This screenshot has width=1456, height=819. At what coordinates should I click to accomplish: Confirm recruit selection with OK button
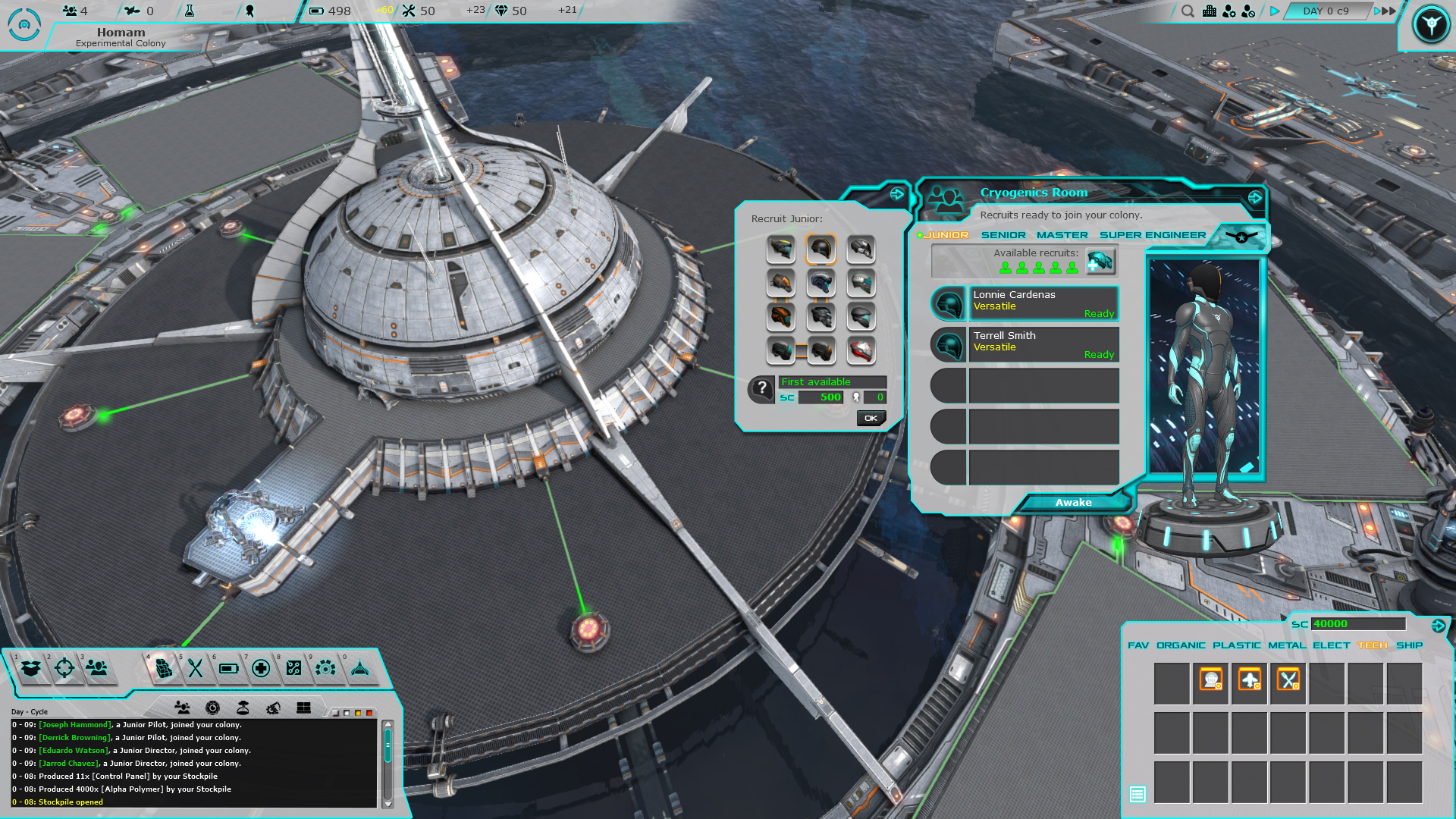click(x=871, y=418)
